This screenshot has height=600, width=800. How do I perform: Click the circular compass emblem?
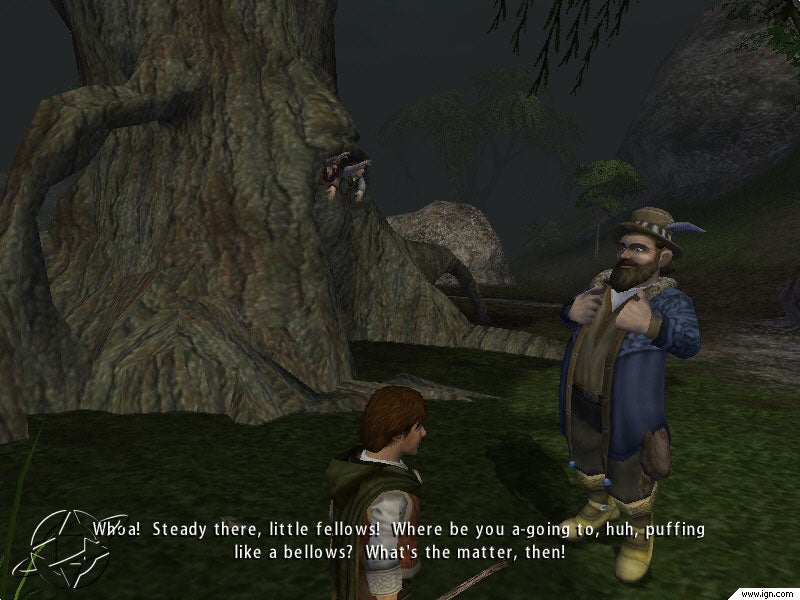tap(67, 545)
